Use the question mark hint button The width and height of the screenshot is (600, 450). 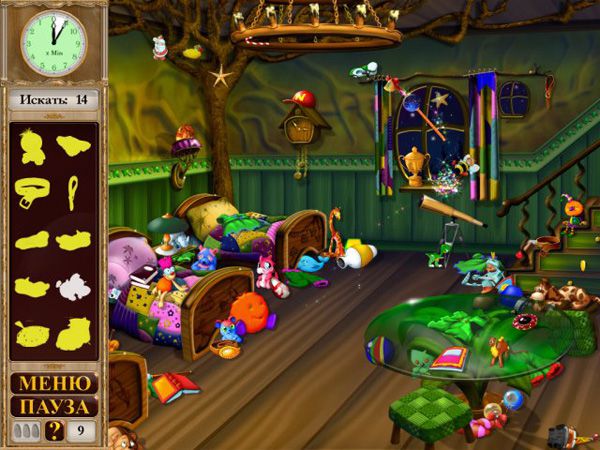(56, 432)
